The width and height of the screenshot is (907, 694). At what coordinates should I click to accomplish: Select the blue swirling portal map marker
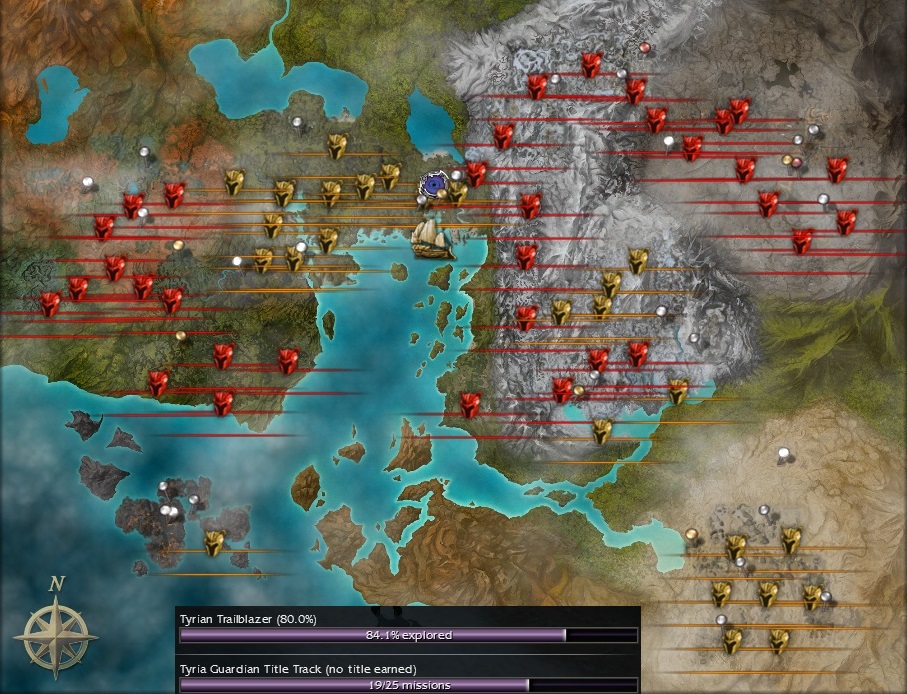434,185
